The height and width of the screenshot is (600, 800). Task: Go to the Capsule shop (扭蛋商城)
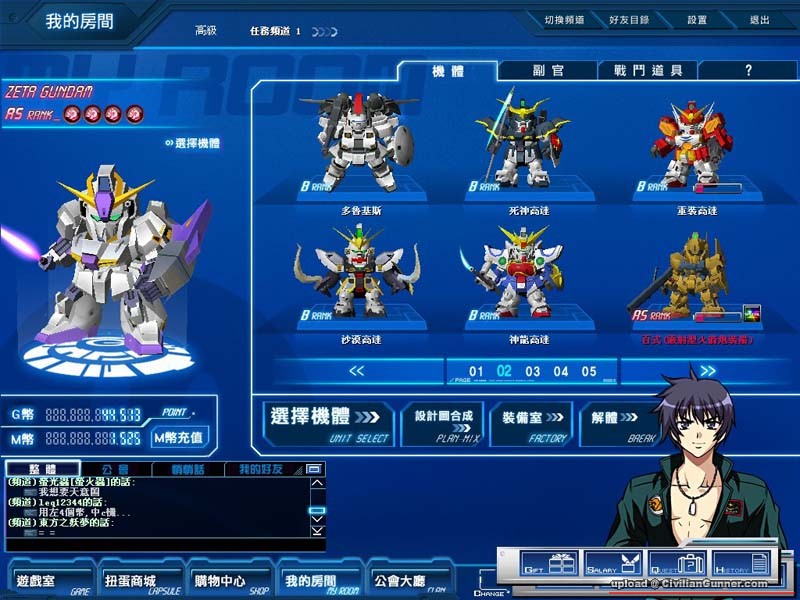tap(130, 580)
